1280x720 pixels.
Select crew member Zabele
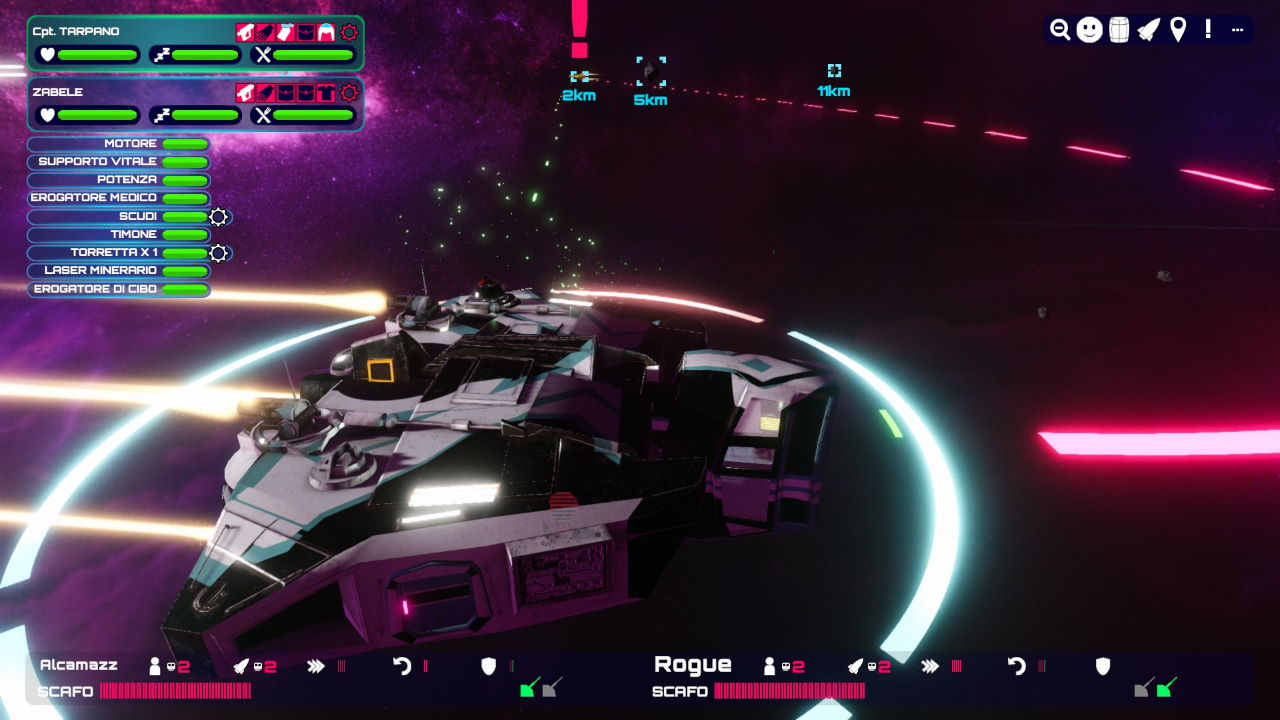coord(58,92)
